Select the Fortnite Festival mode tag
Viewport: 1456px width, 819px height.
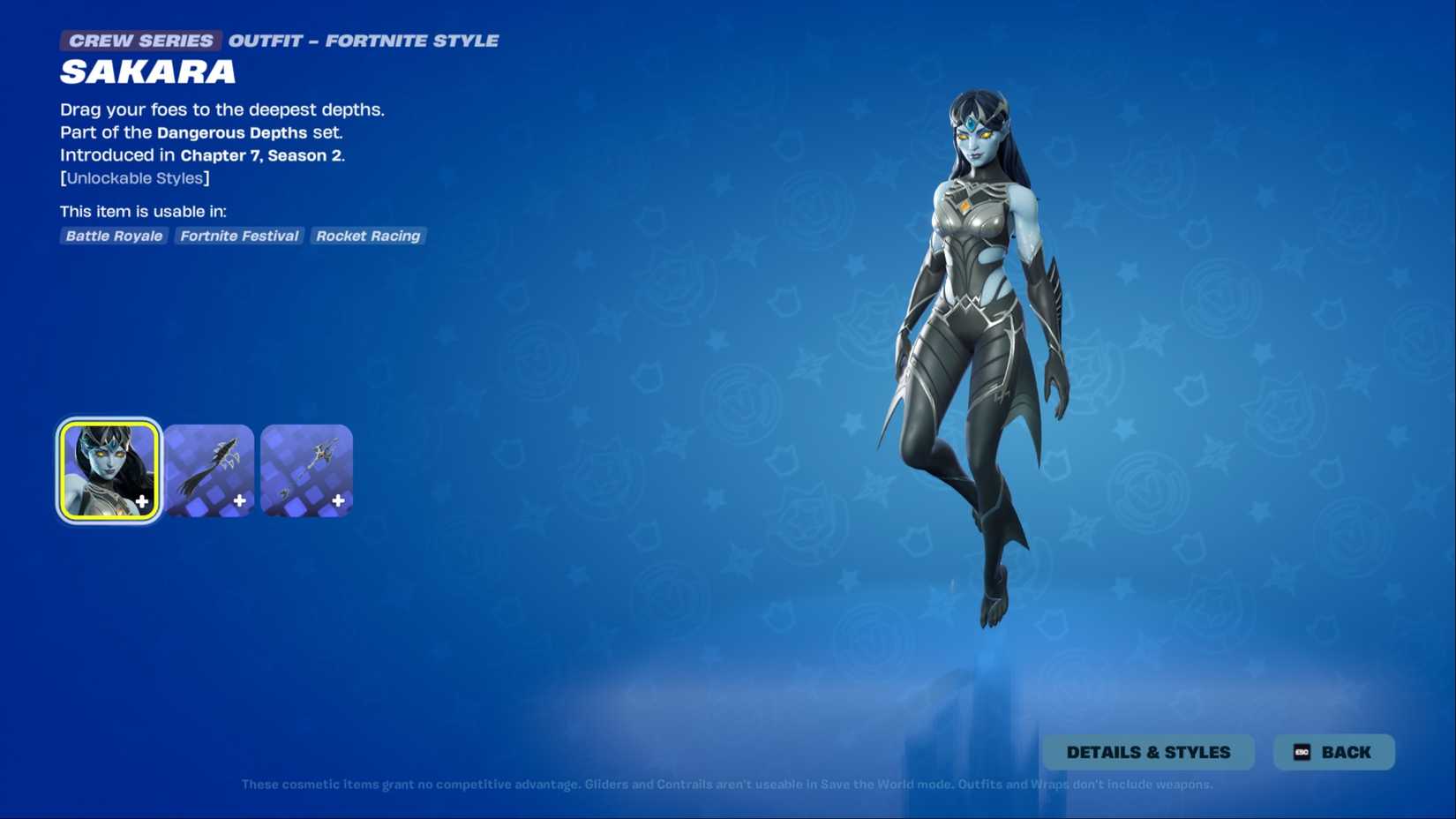(x=238, y=236)
